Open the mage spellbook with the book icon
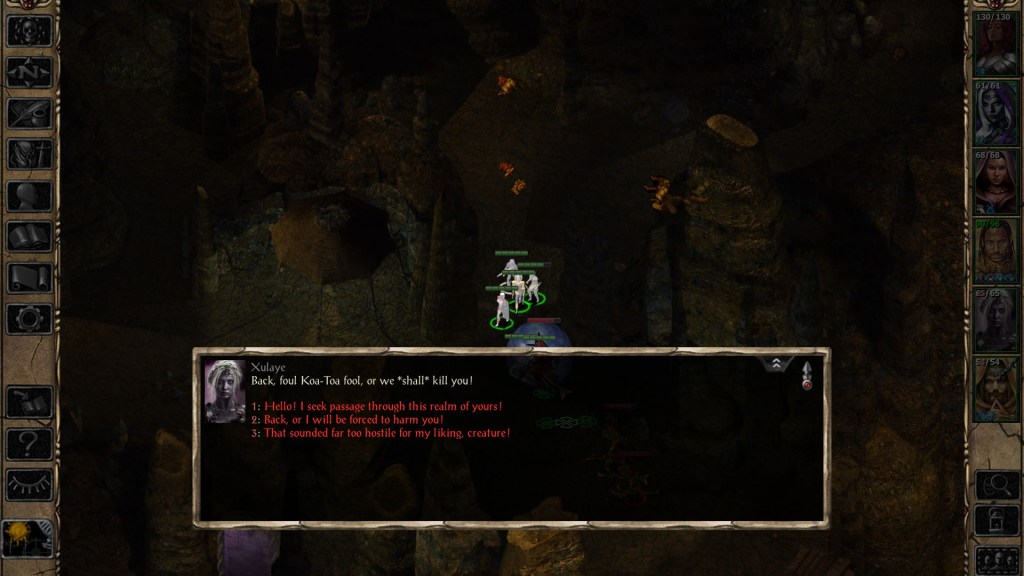 [29, 237]
